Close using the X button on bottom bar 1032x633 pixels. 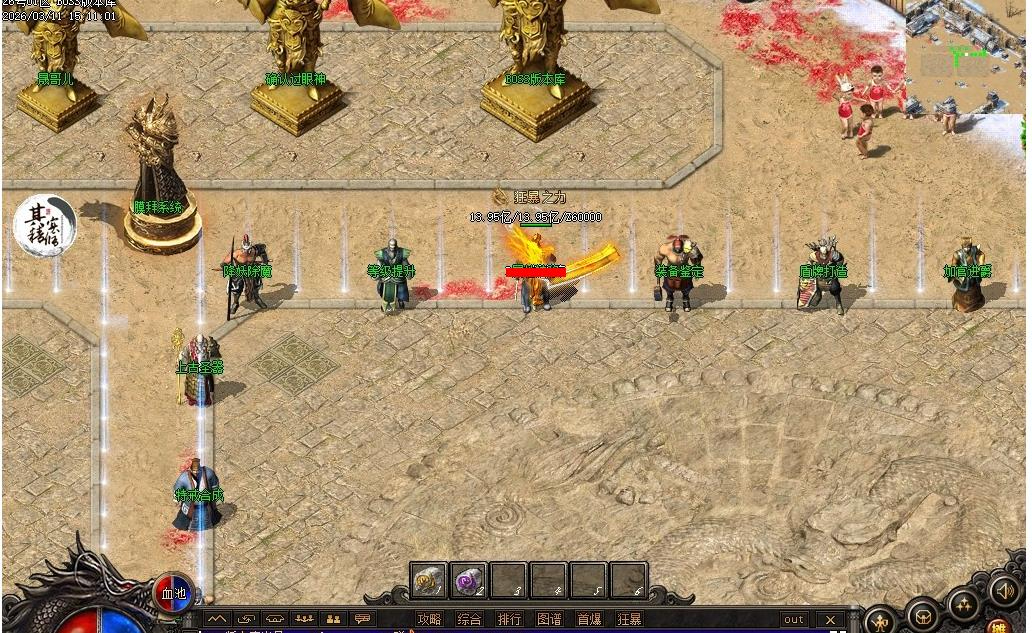pos(830,620)
